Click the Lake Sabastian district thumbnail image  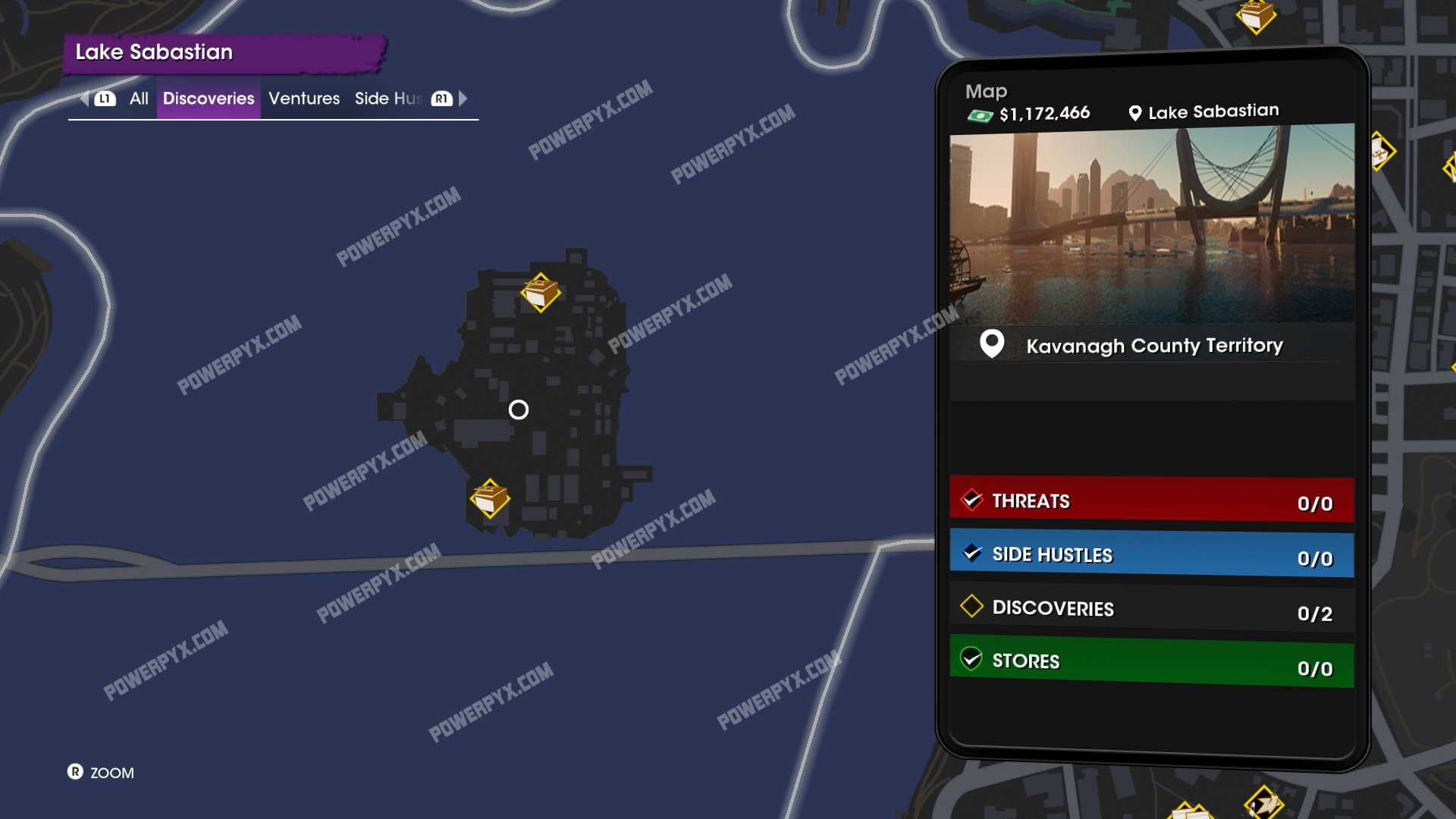[1151, 224]
